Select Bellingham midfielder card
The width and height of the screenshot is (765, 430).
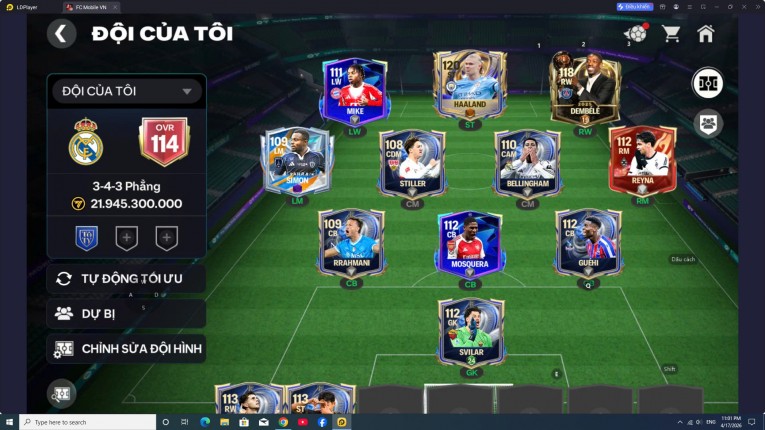tap(528, 162)
